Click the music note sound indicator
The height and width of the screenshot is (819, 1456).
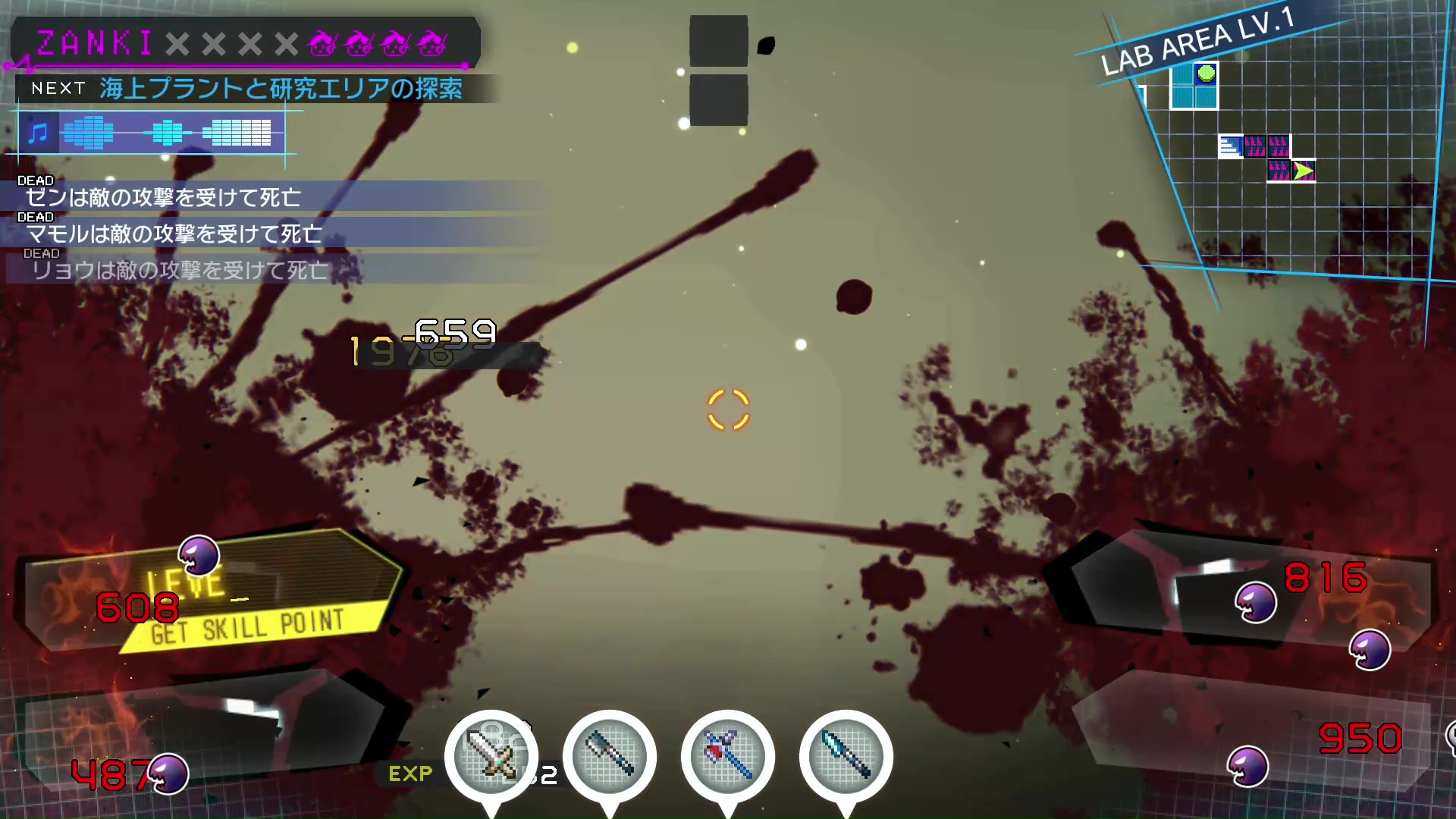click(38, 133)
